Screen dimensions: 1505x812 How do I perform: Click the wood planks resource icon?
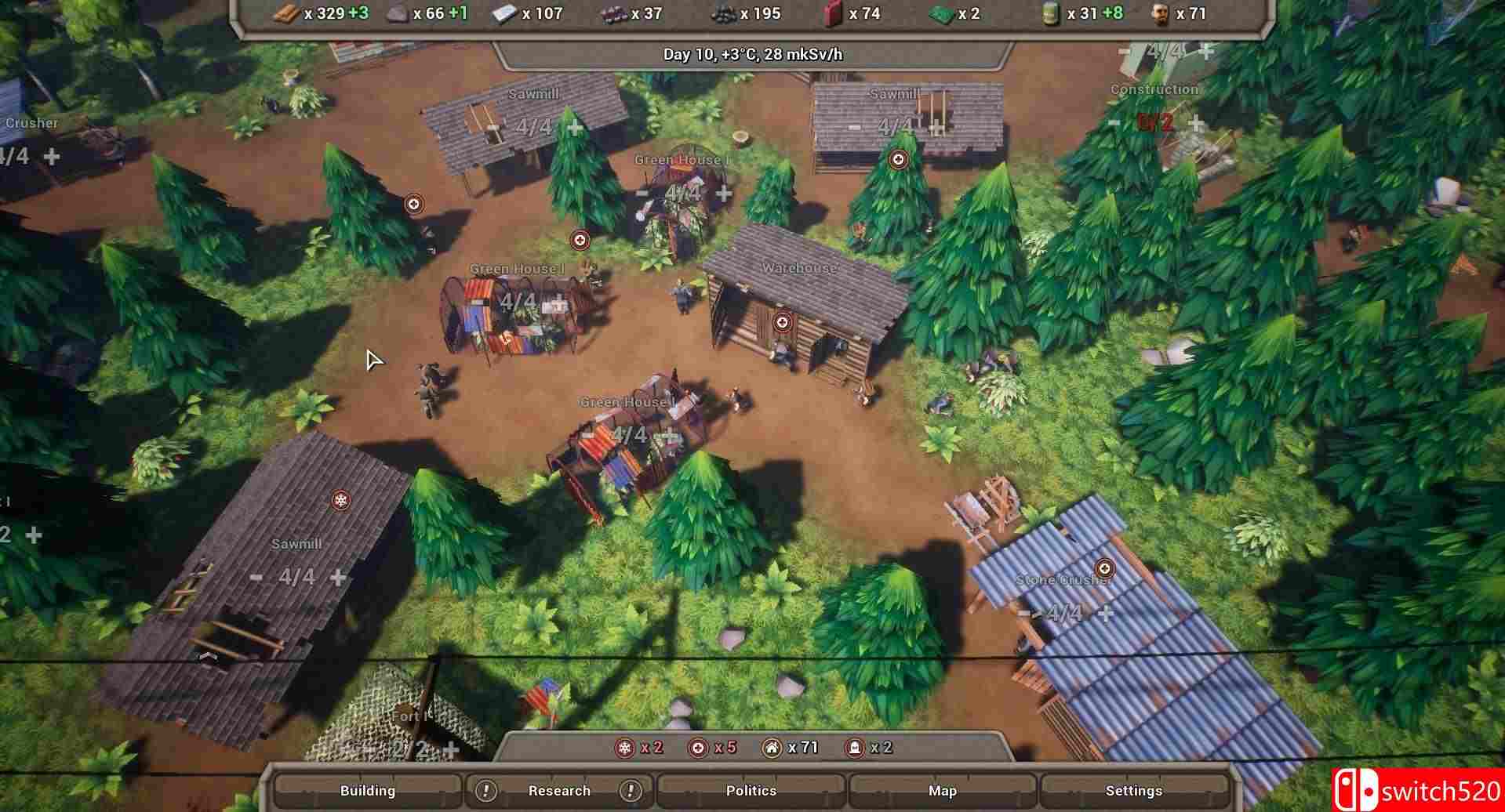coord(285,13)
